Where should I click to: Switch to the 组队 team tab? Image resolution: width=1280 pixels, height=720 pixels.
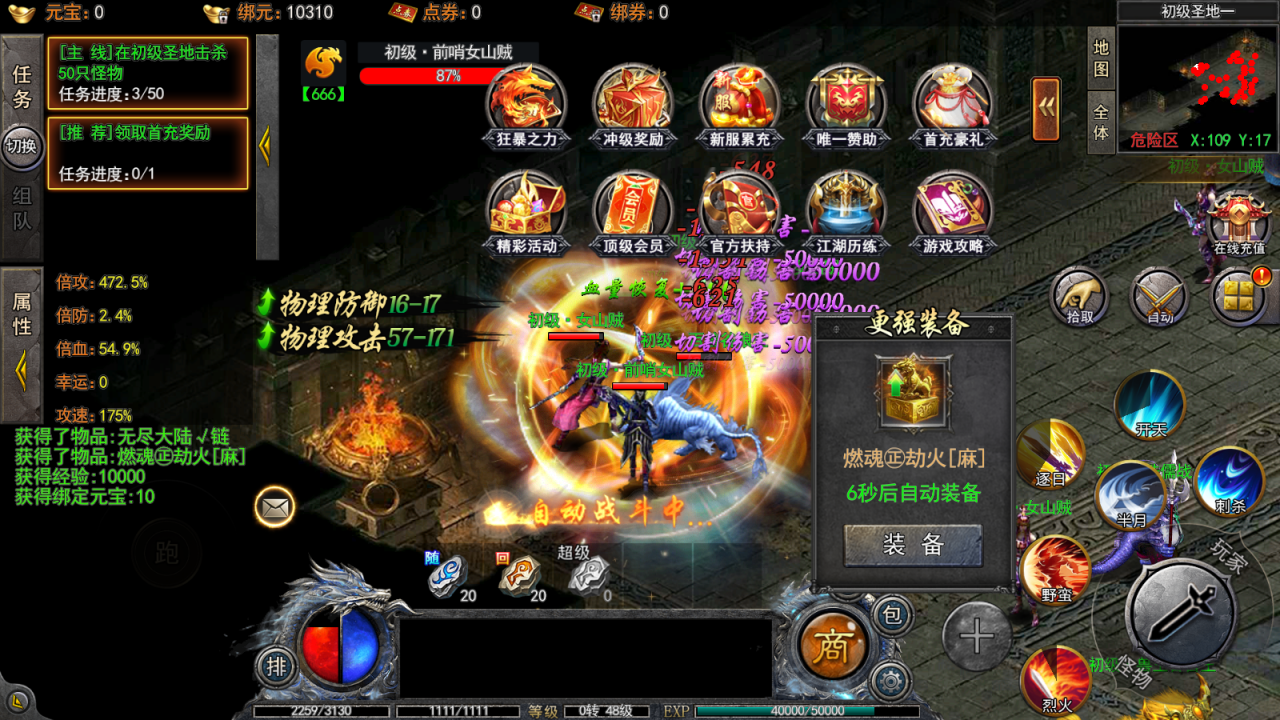tap(22, 205)
